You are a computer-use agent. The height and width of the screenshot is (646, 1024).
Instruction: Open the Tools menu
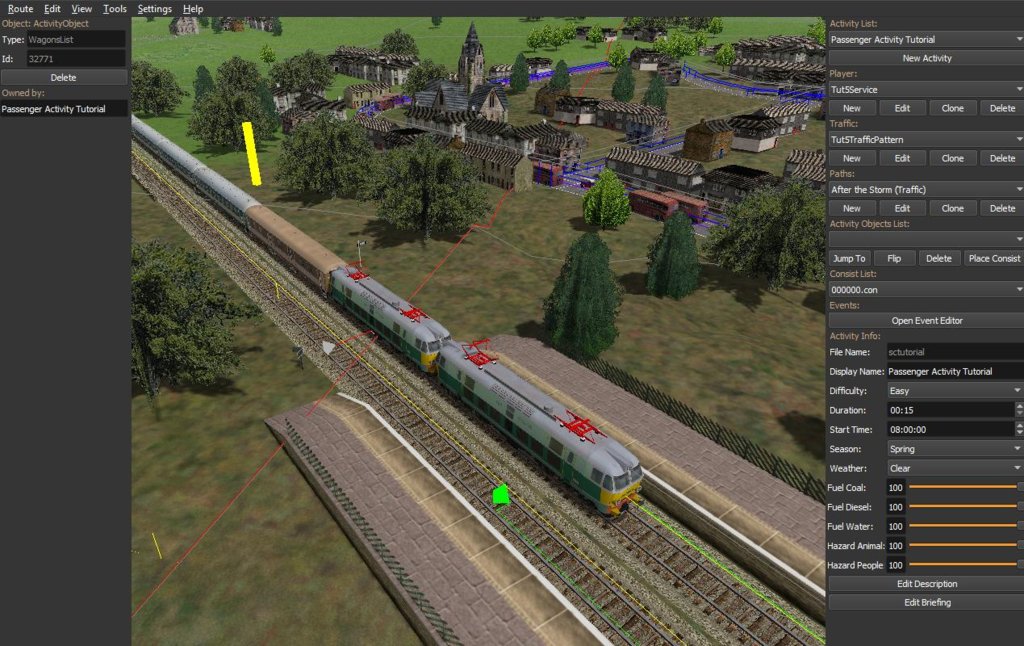pos(114,9)
